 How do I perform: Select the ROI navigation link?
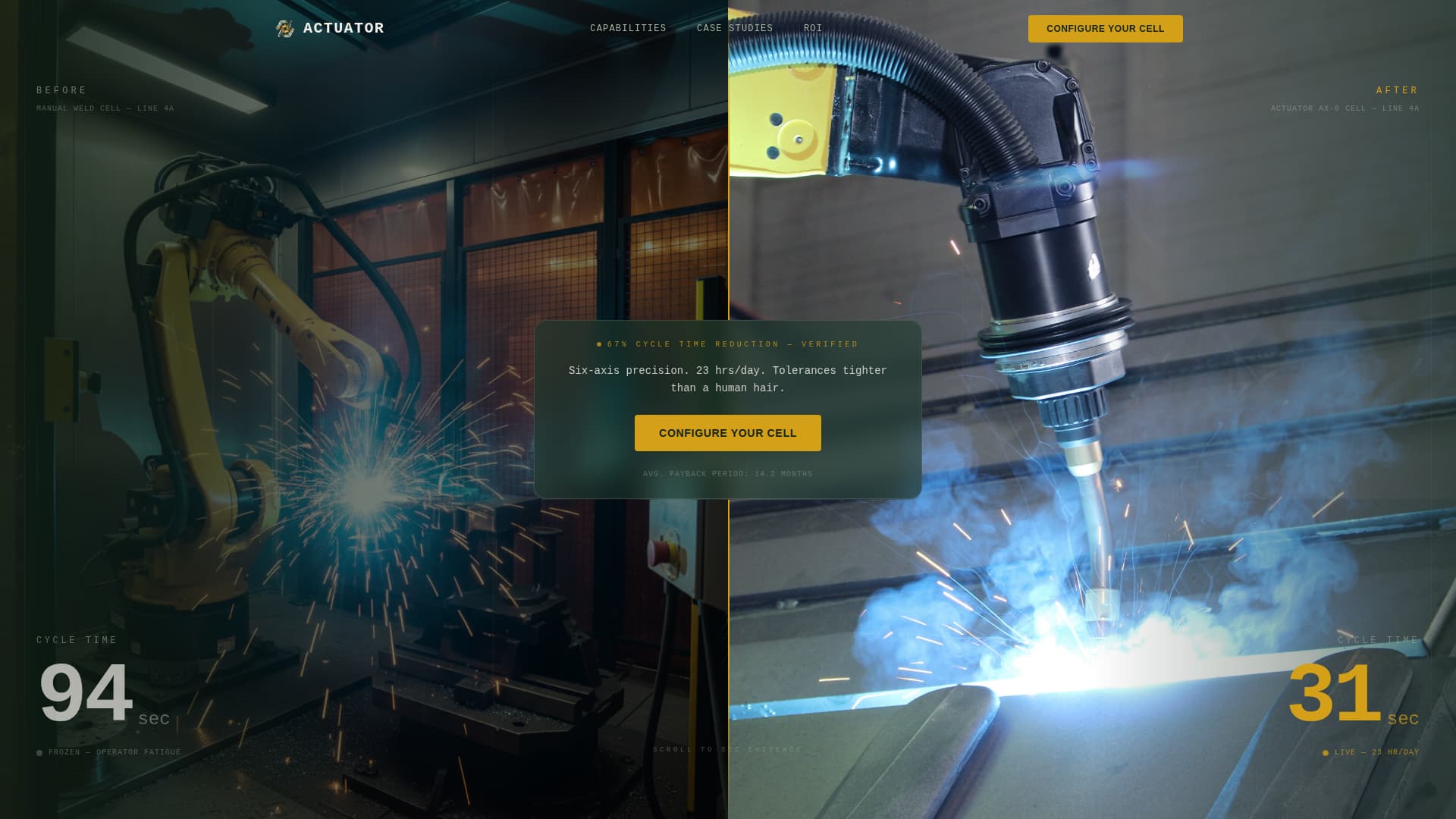(812, 29)
